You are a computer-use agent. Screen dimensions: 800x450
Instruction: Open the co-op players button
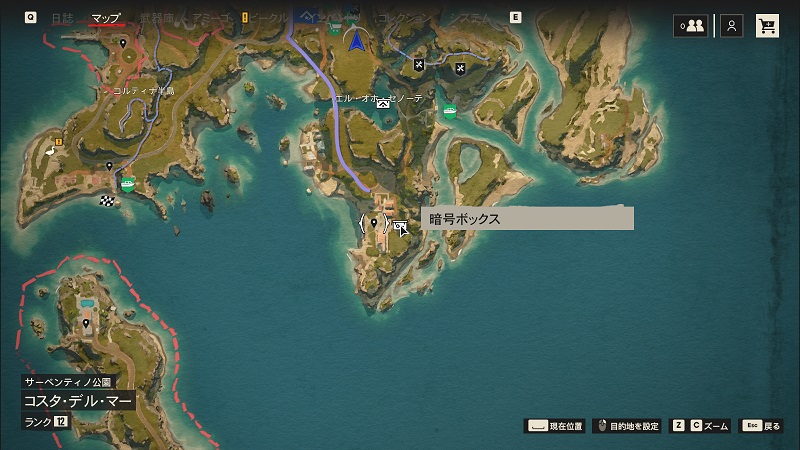click(690, 26)
